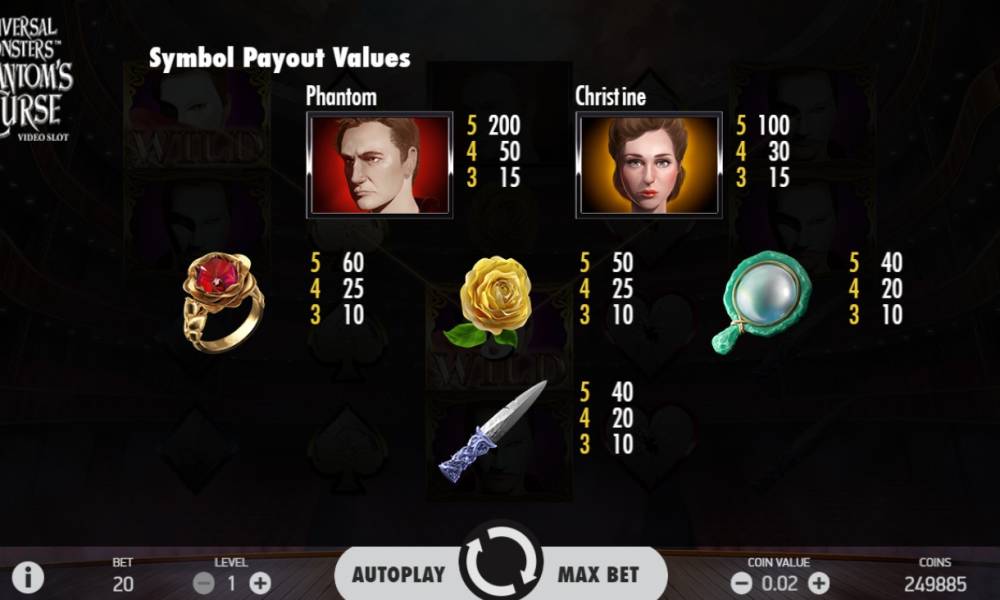
Task: Start Autoplay mode
Action: tap(398, 575)
